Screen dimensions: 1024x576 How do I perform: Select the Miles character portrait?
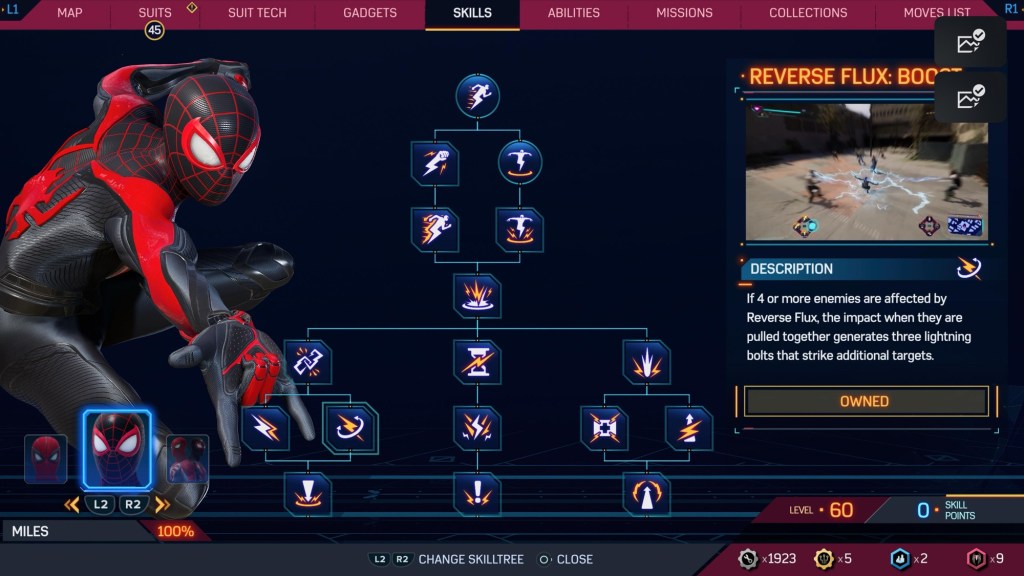116,447
